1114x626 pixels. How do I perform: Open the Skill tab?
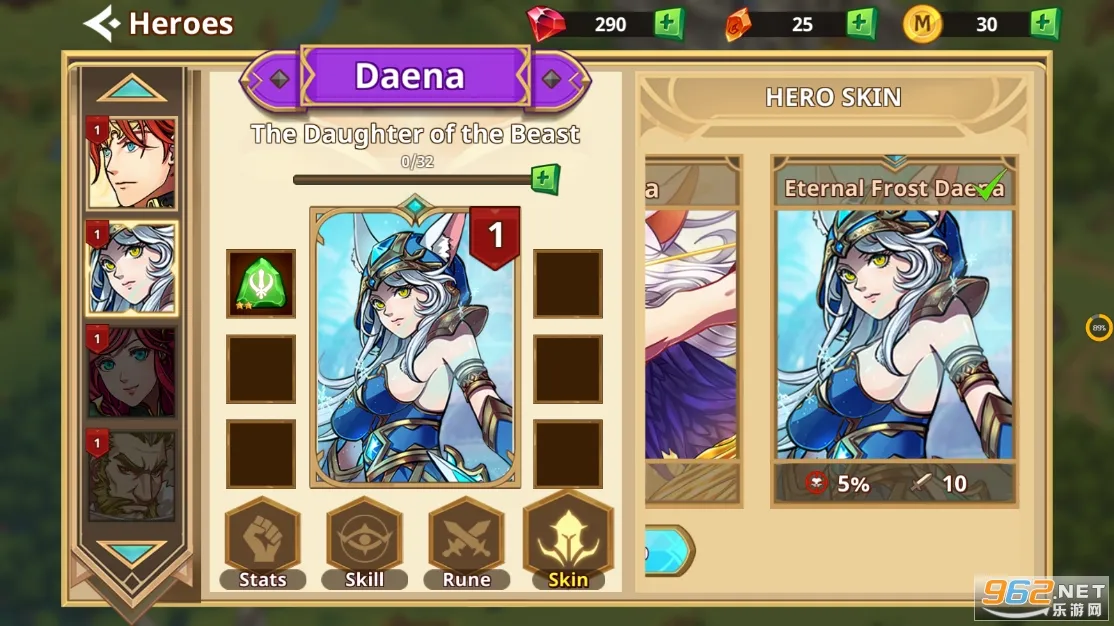[x=364, y=543]
